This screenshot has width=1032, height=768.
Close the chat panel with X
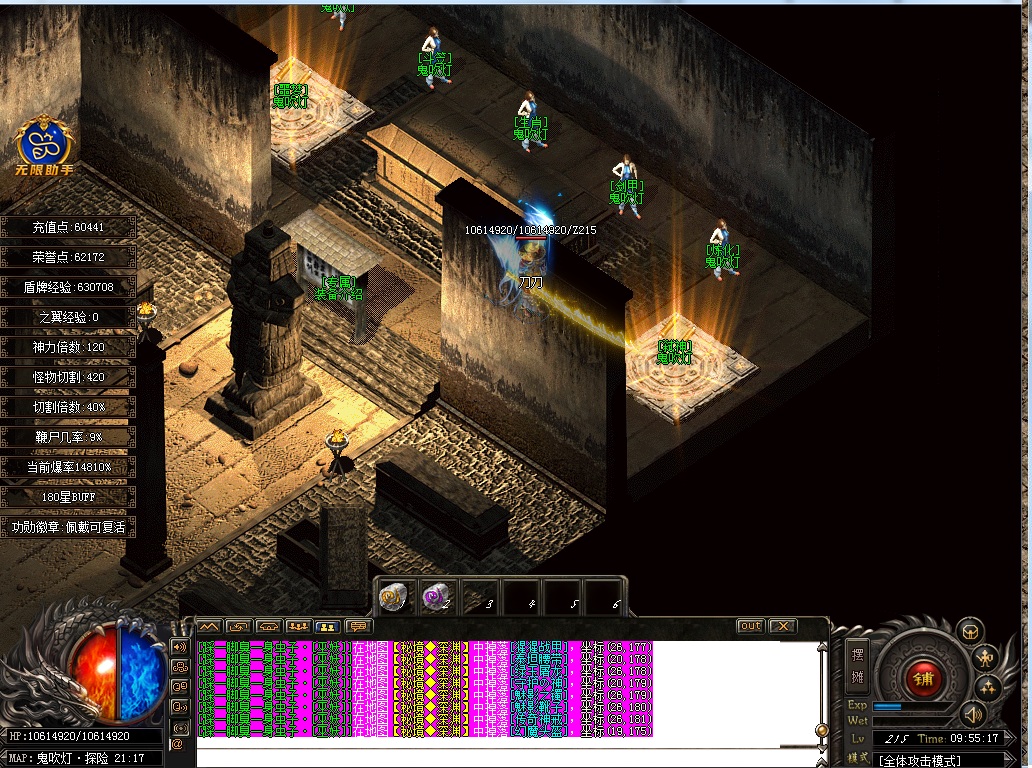[x=783, y=626]
